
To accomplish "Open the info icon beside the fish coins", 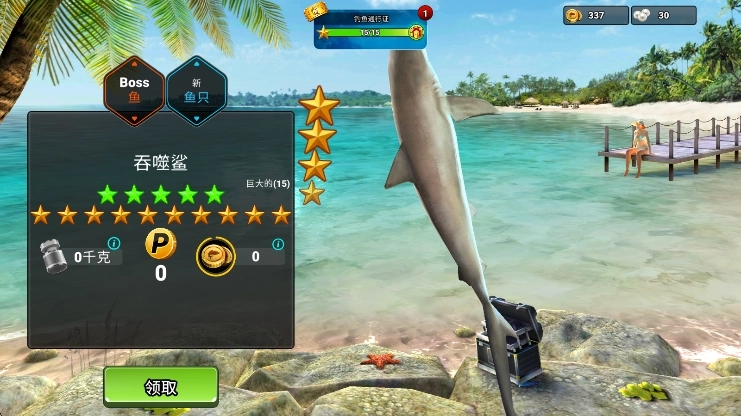I will [278, 243].
